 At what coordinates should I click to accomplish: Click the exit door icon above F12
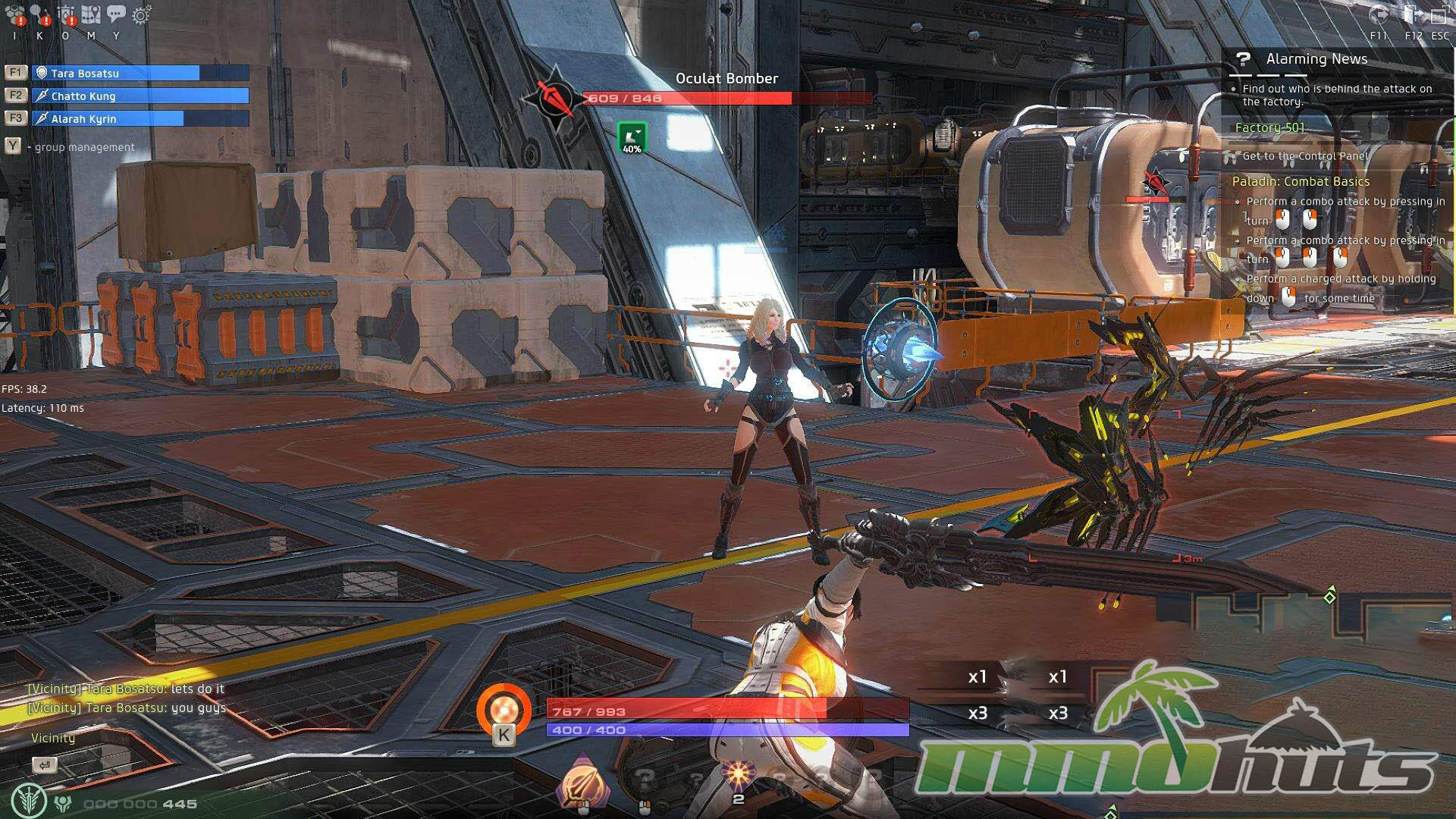point(1412,14)
